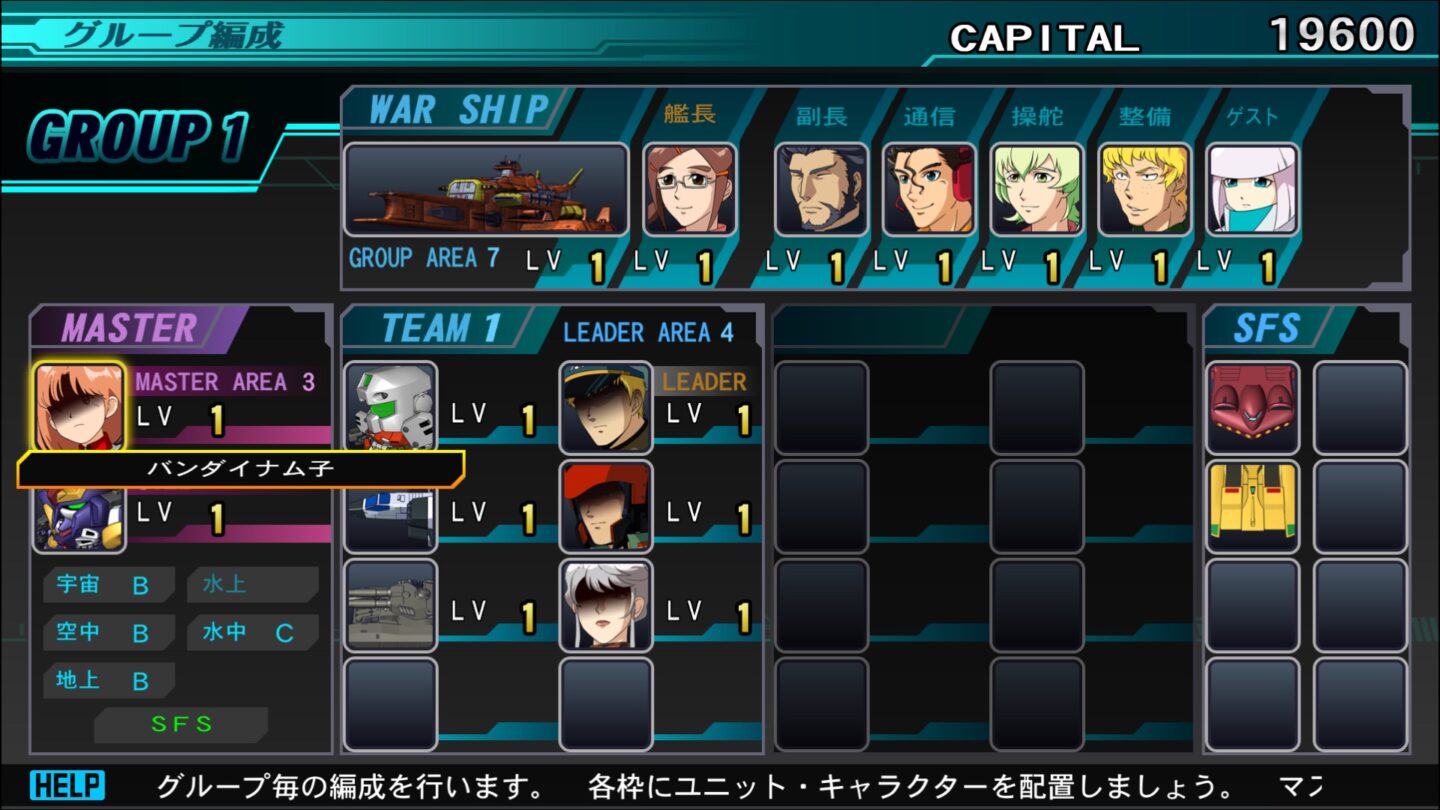Select the 操舵 helmsman portrait
The image size is (1440, 810).
[x=1038, y=190]
